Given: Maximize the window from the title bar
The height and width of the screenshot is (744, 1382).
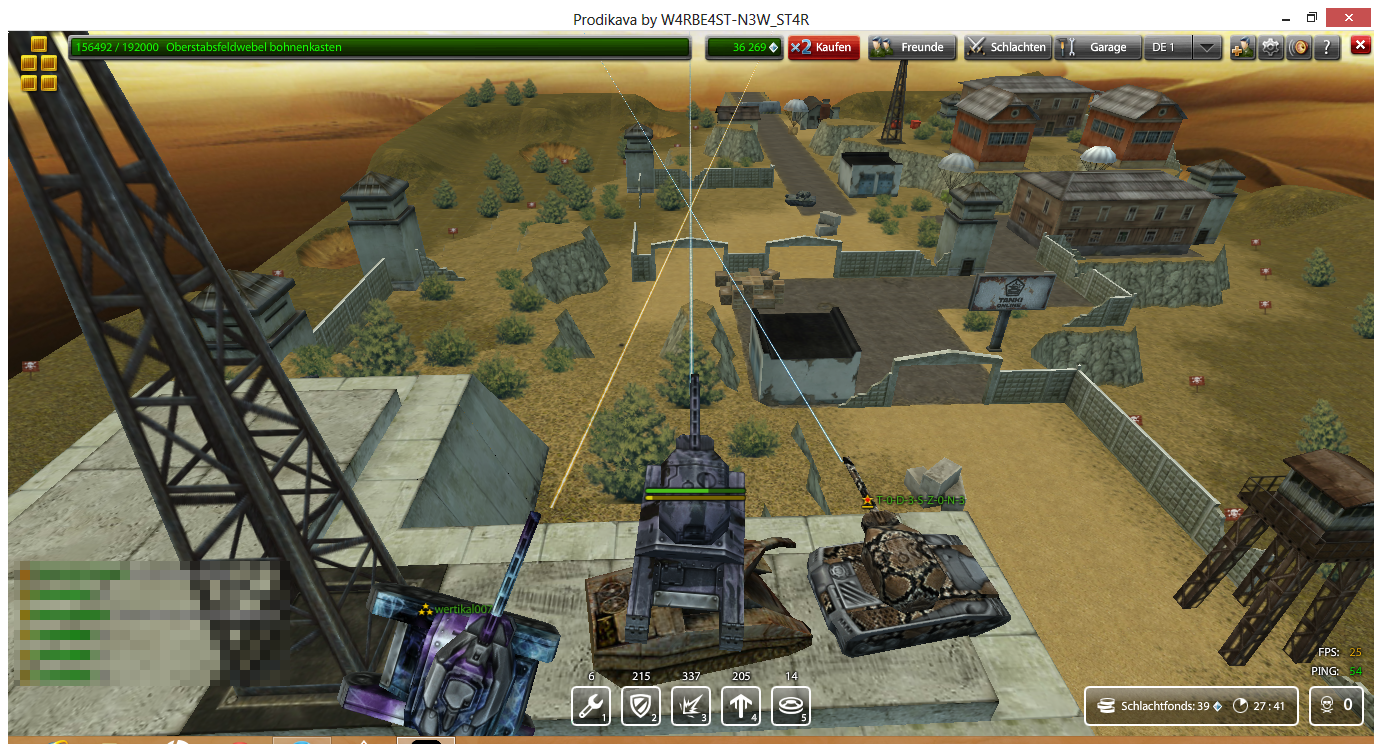Looking at the screenshot, I should pyautogui.click(x=1311, y=18).
